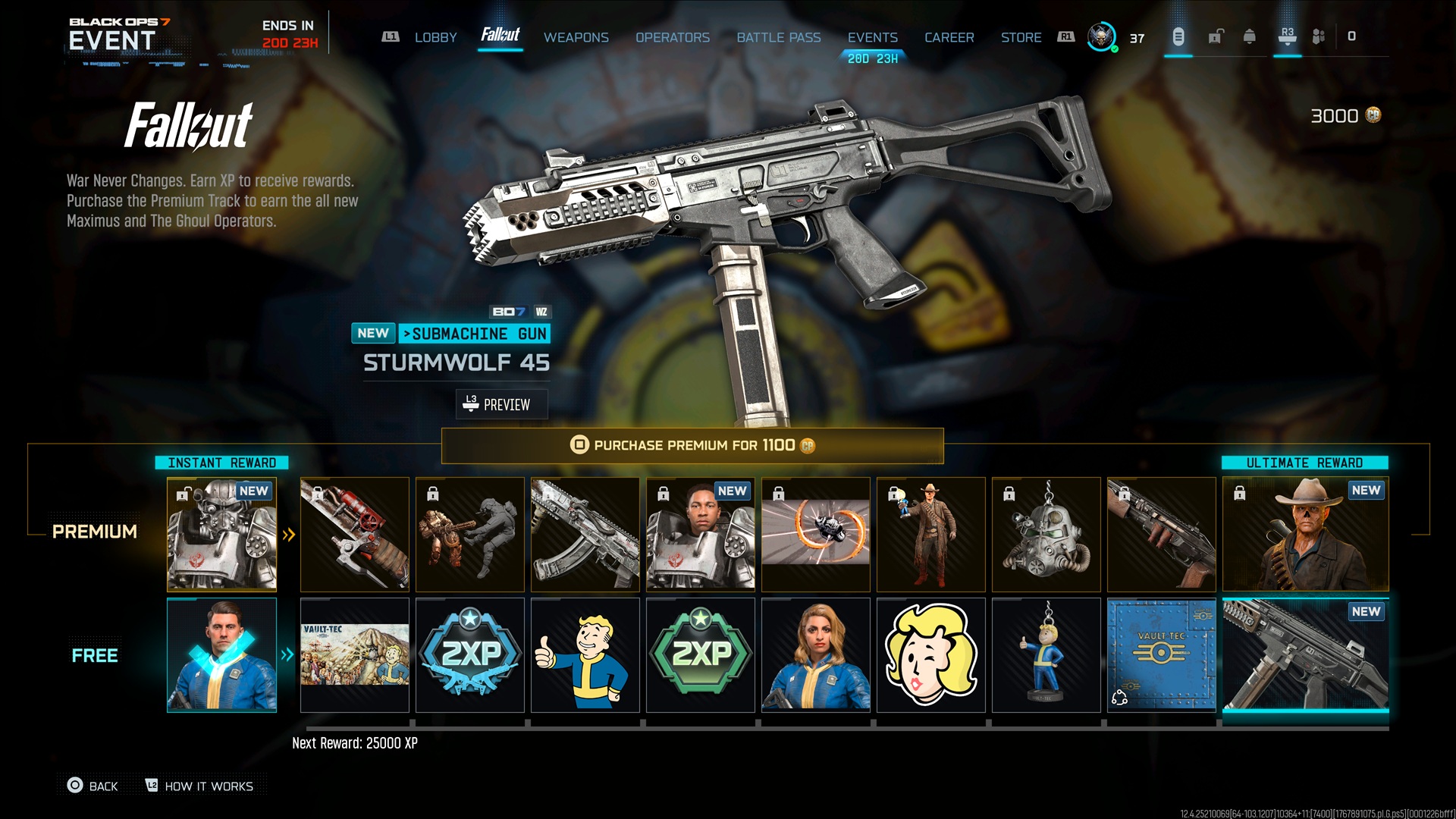
Task: Preview the Sturmwolf 45
Action: pyautogui.click(x=501, y=404)
